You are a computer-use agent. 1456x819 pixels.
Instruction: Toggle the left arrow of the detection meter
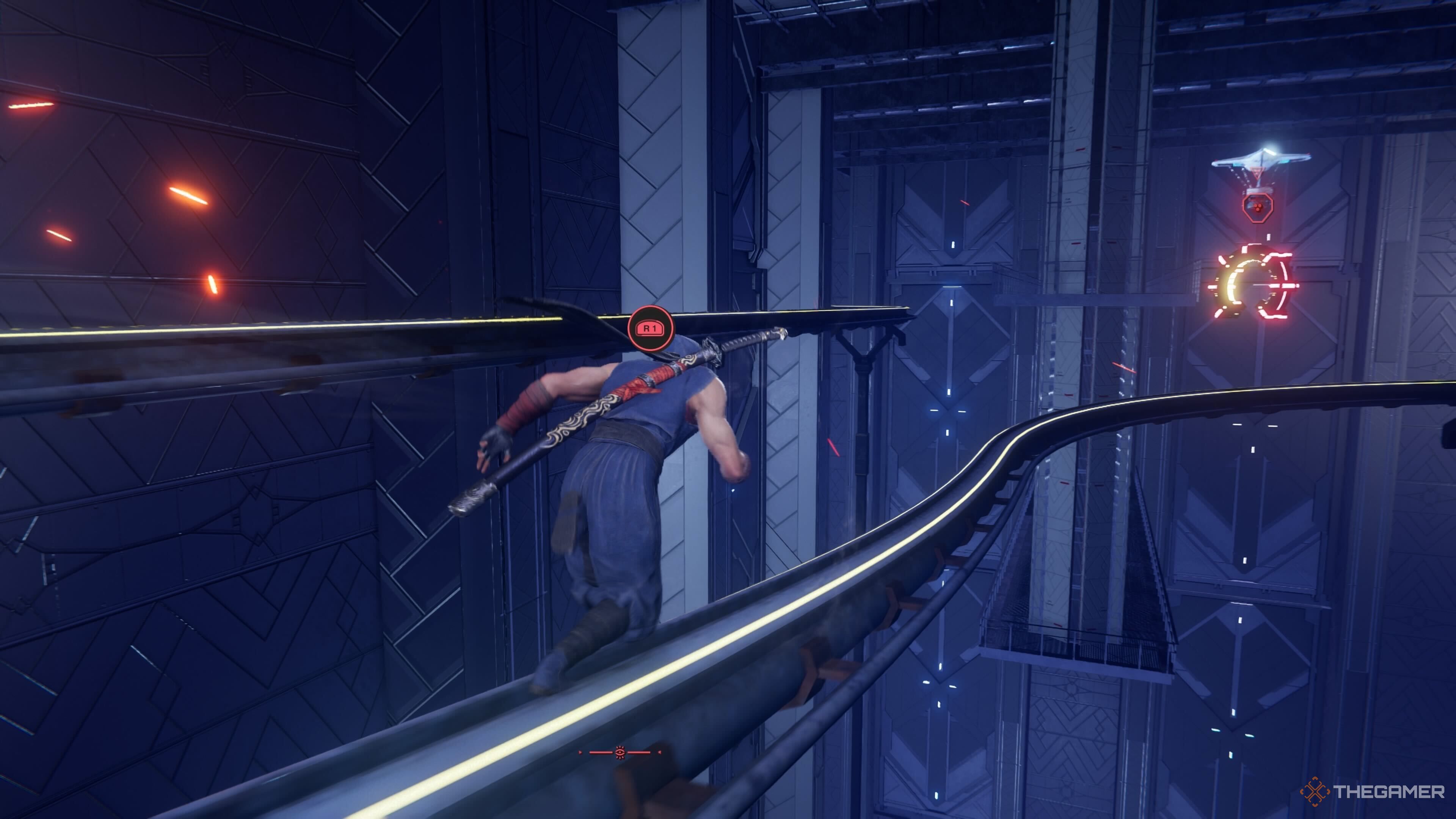coord(580,752)
